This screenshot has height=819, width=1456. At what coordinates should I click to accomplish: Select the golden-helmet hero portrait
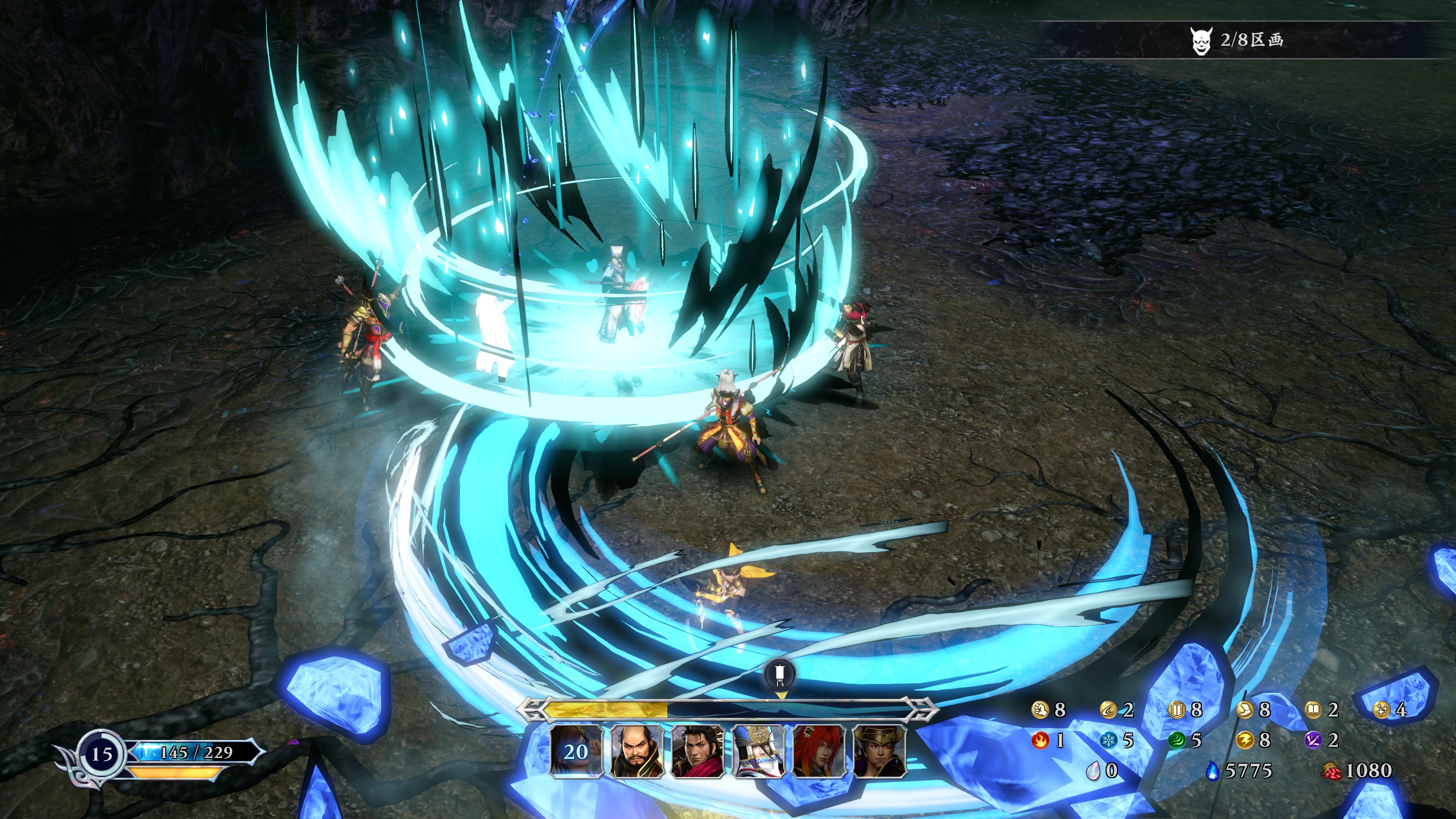click(880, 751)
